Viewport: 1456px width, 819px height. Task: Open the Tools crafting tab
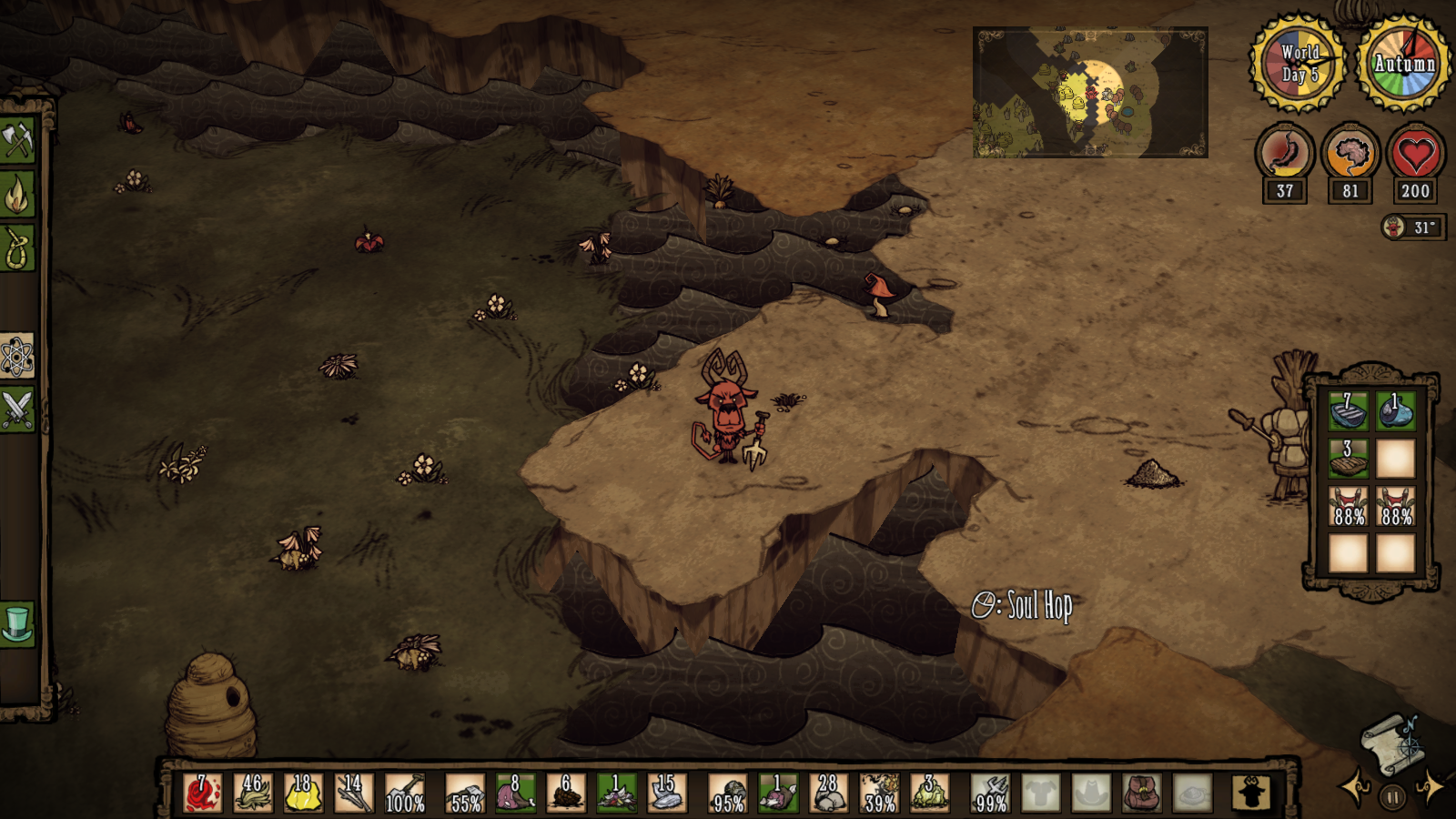[17, 140]
